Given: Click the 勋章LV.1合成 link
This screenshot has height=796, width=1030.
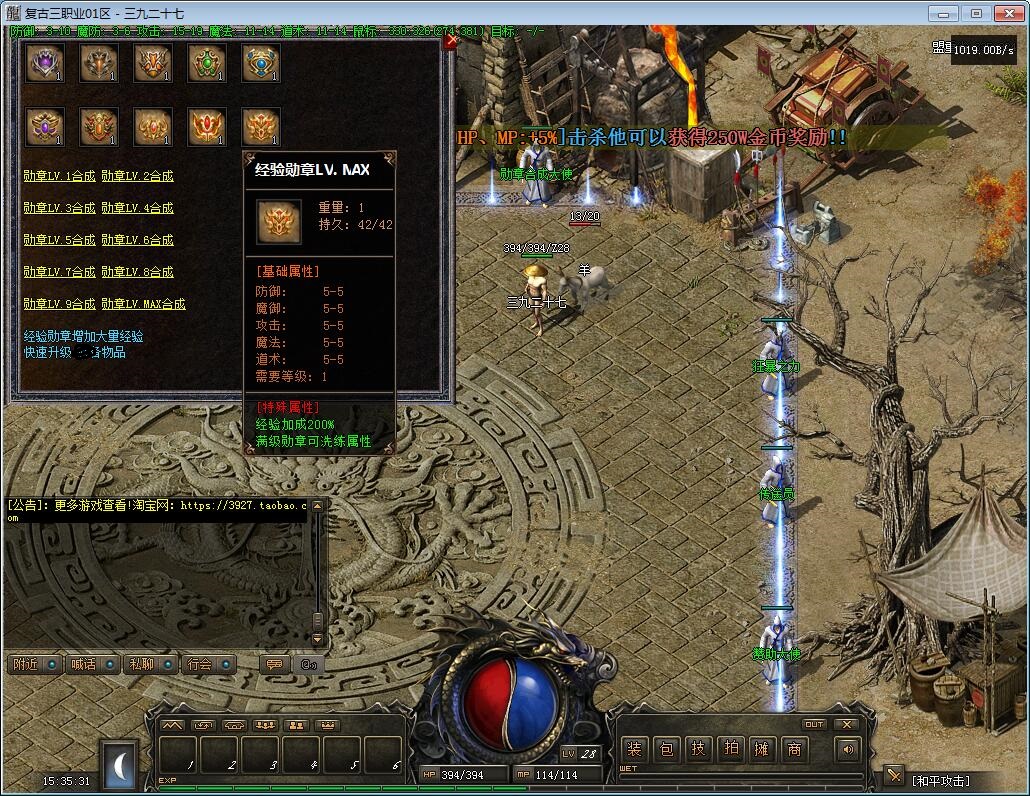Looking at the screenshot, I should pyautogui.click(x=59, y=176).
